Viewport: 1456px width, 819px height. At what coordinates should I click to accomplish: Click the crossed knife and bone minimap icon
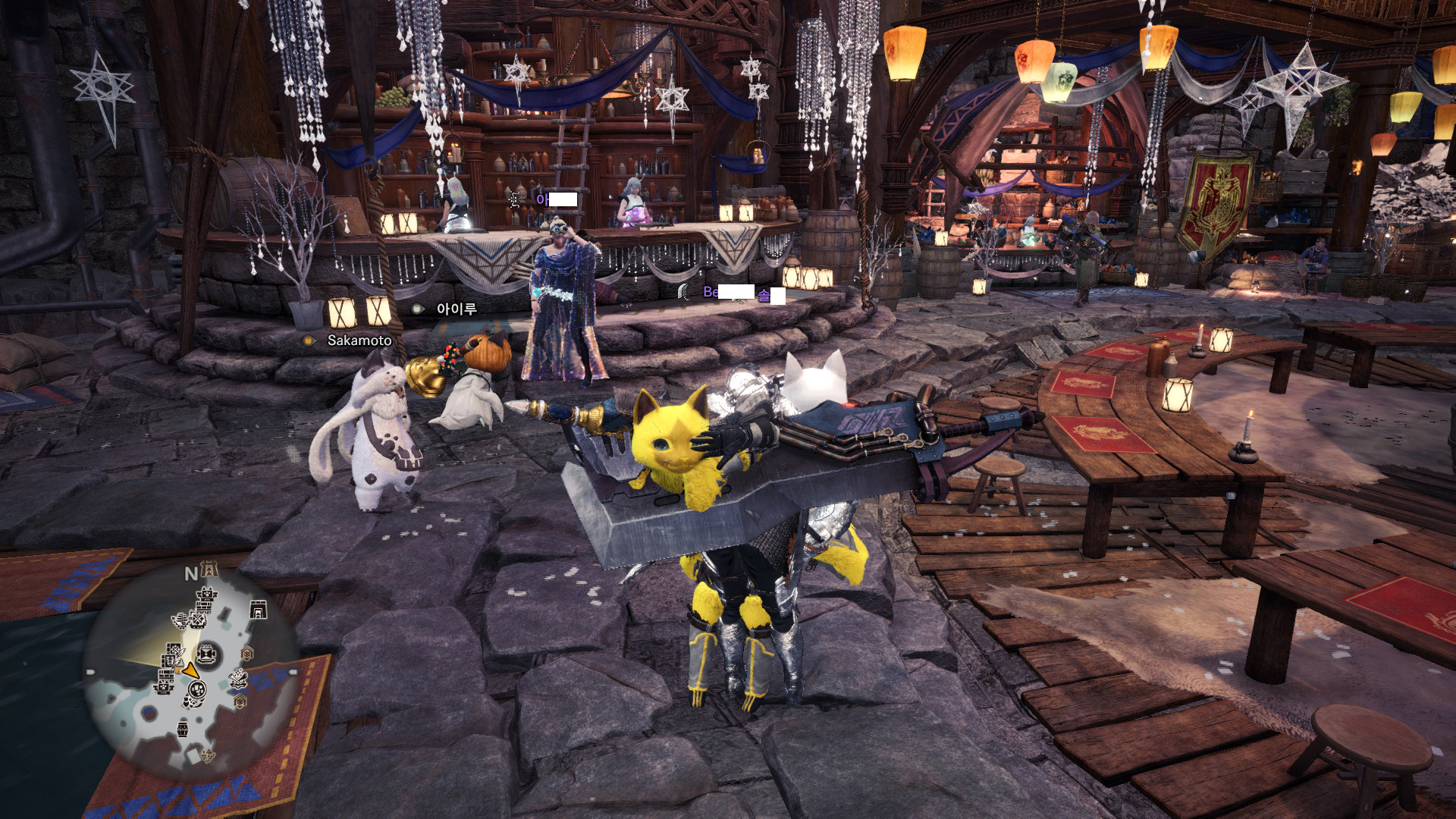click(x=238, y=677)
